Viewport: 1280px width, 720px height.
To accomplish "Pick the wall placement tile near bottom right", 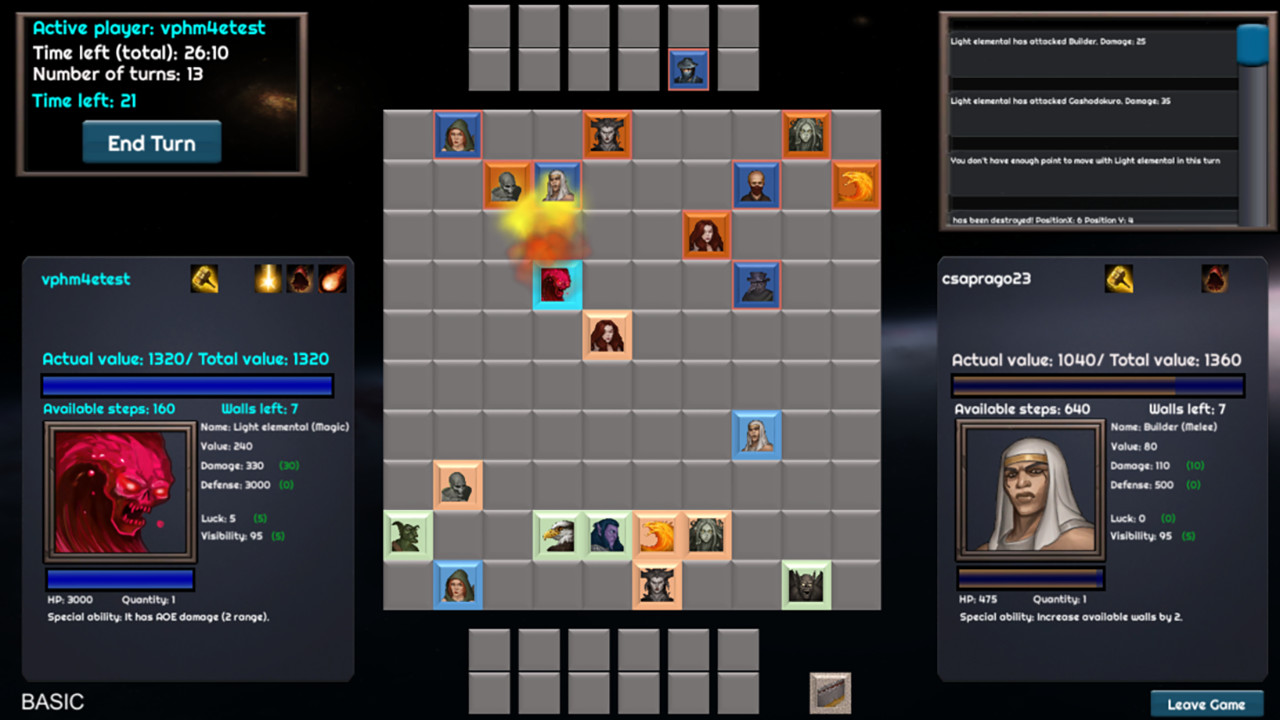I will tap(829, 691).
